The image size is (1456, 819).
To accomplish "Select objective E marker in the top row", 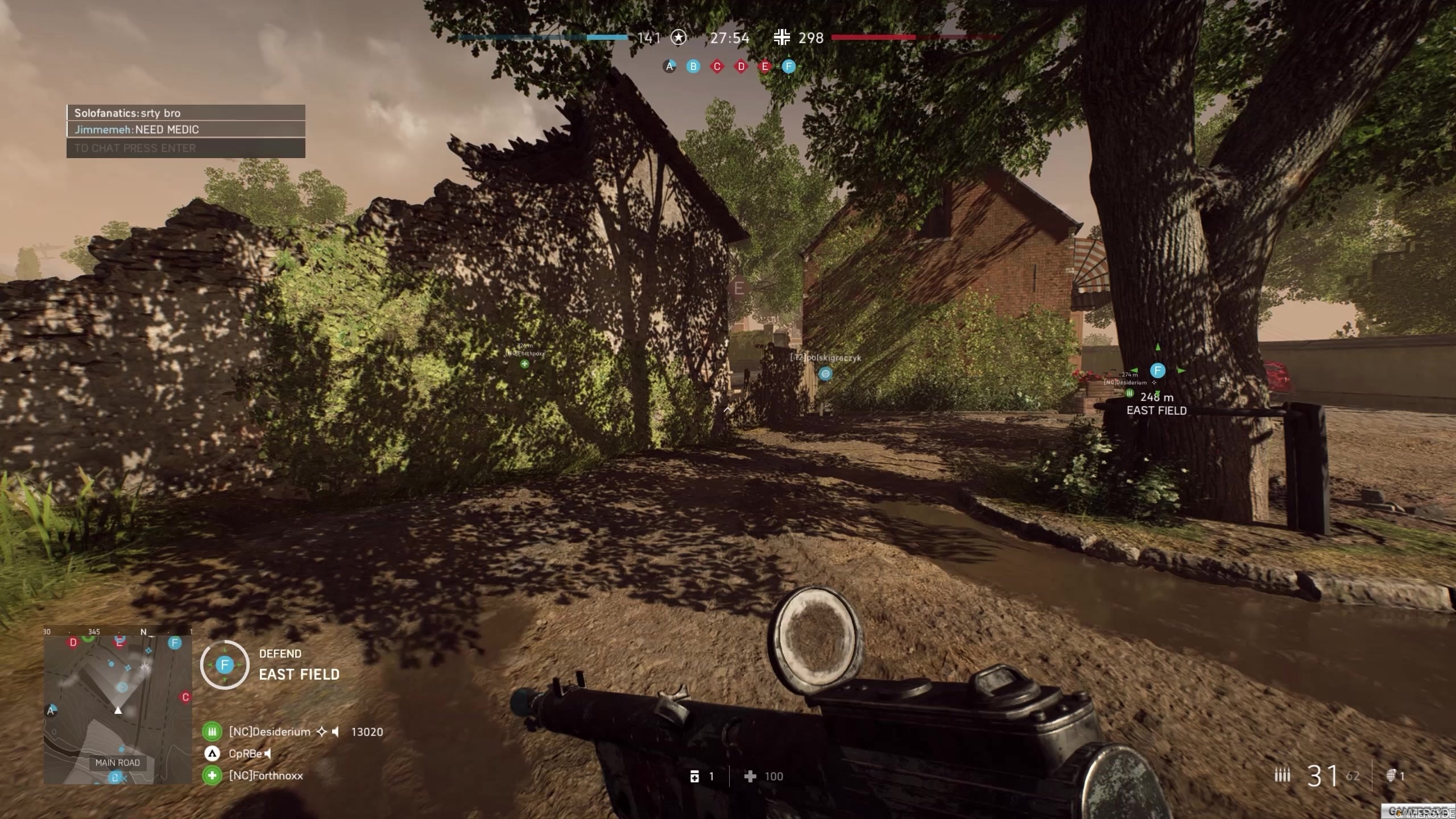I will tap(765, 67).
